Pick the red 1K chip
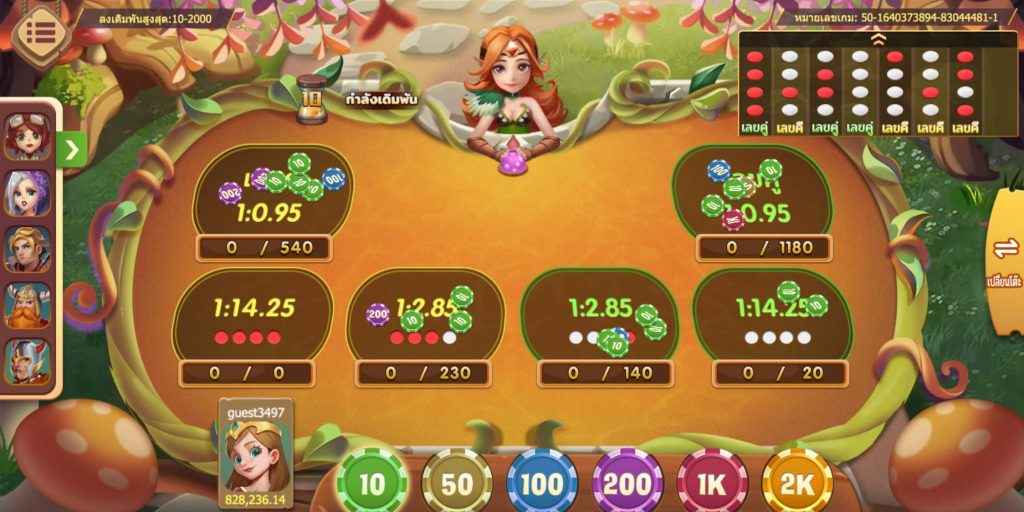 pos(711,484)
